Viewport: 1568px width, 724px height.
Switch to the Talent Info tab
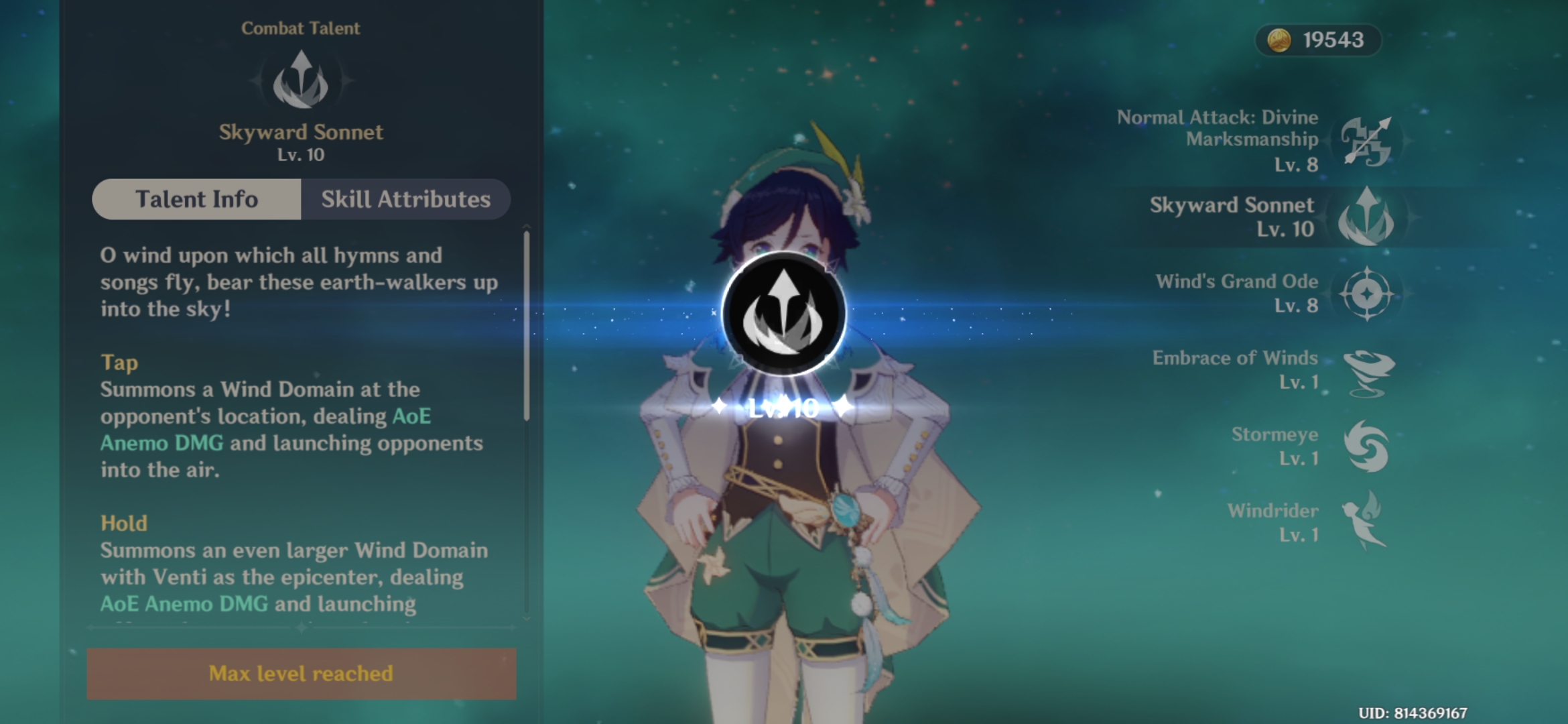(196, 198)
